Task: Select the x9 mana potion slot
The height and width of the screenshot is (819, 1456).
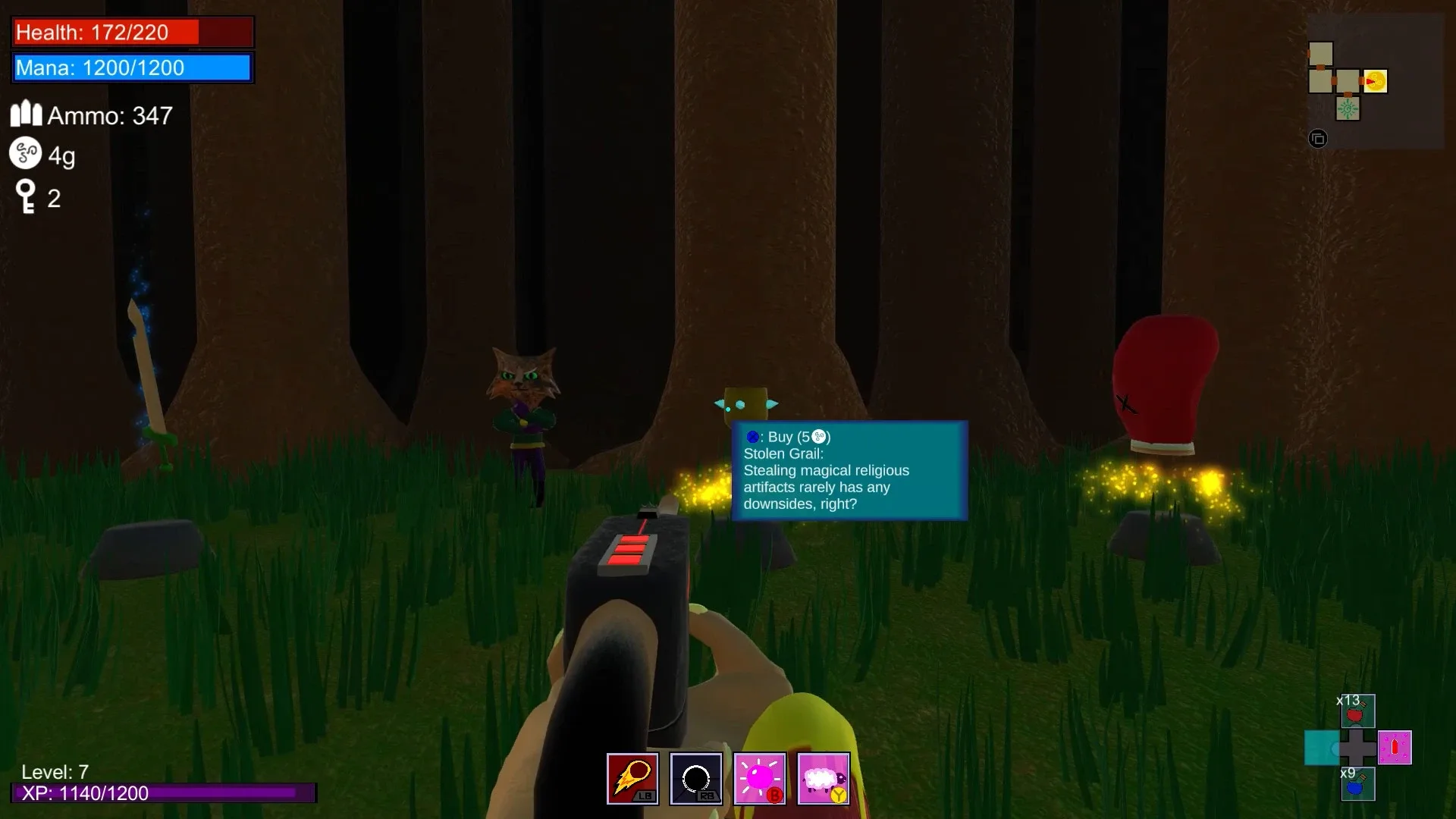Action: coord(1357,786)
